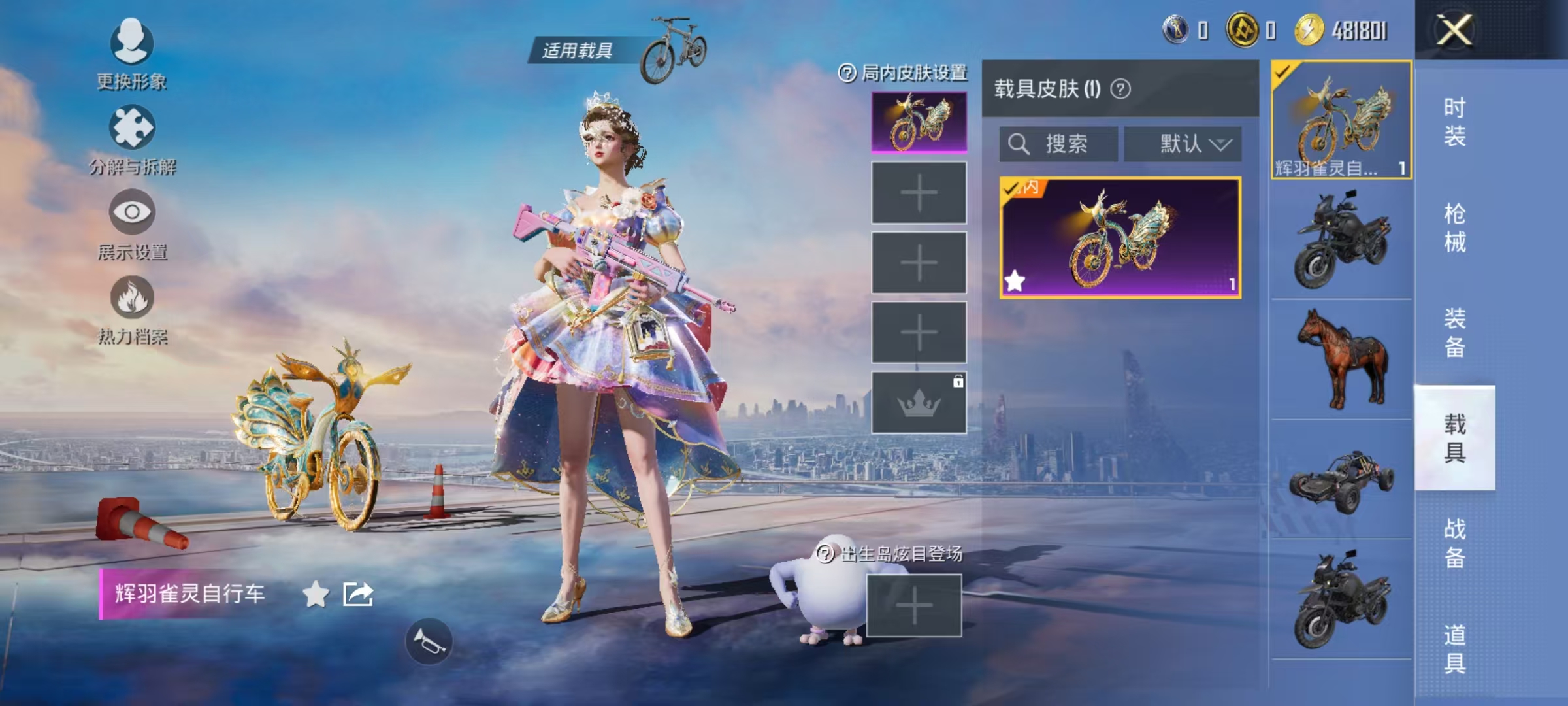Viewport: 1568px width, 706px height.
Task: Tap the help icon next to 载具皮肤 (1)
Action: click(1120, 88)
